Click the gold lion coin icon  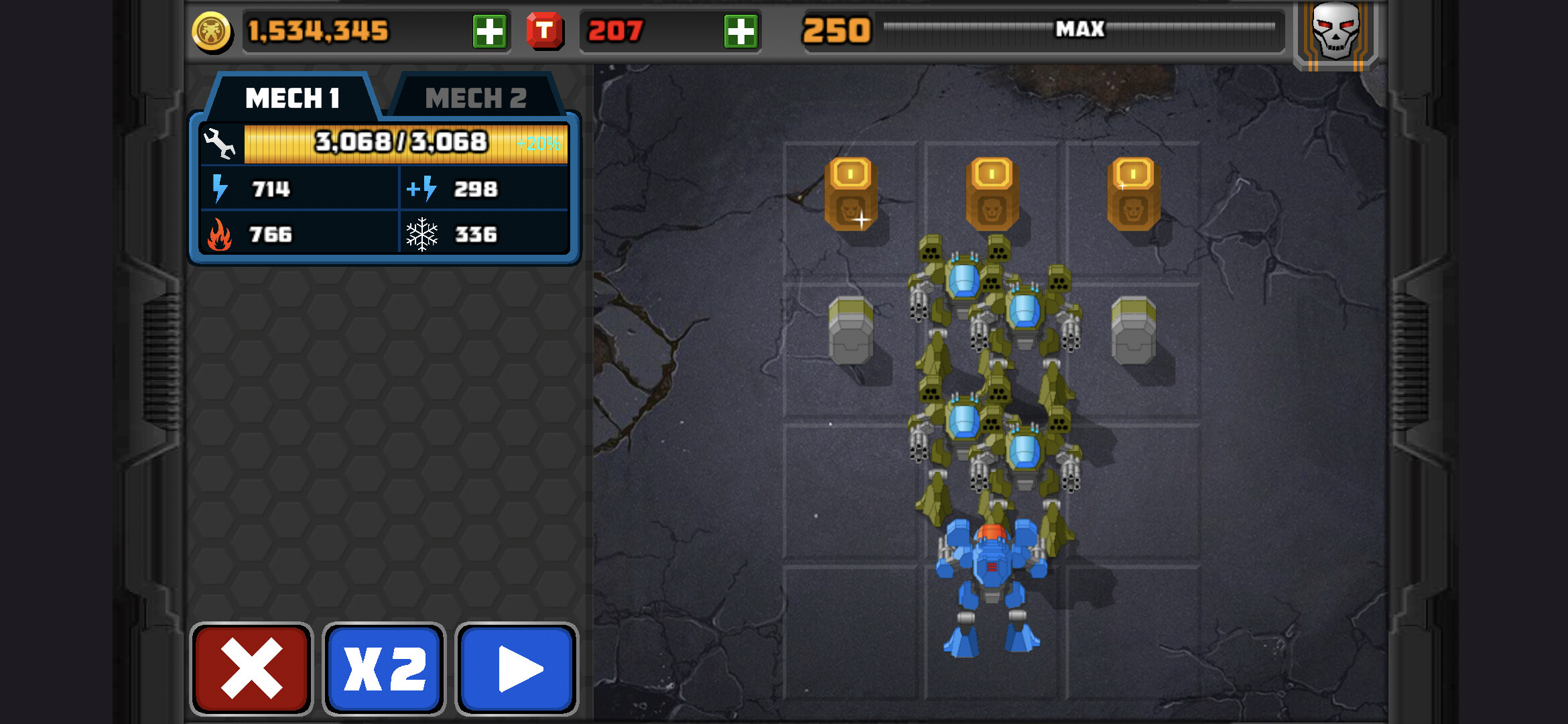212,31
